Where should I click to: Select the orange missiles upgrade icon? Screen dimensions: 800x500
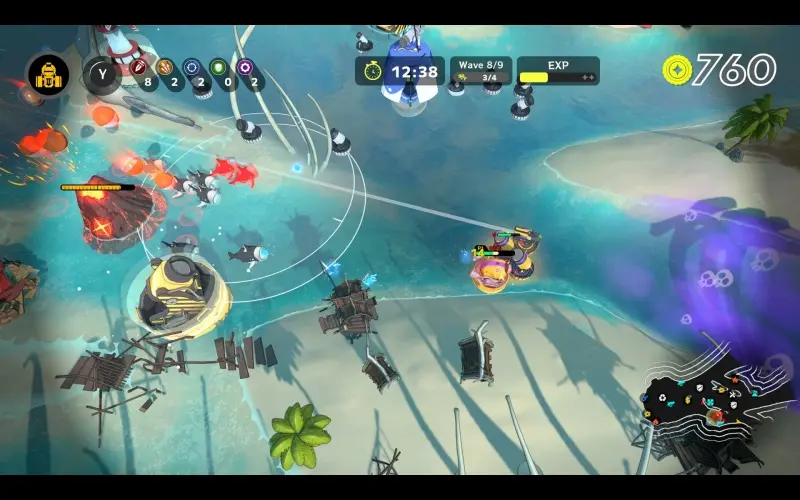(165, 70)
